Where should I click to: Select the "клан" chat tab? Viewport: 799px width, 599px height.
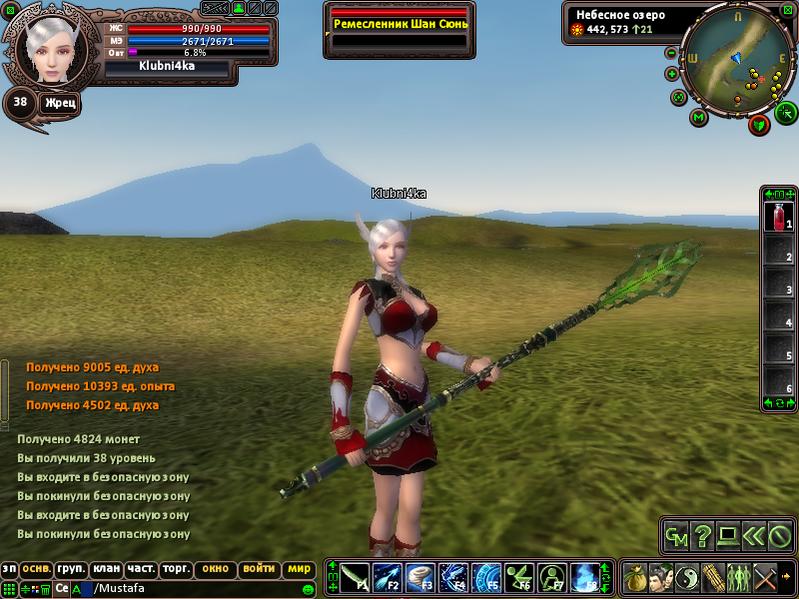point(106,568)
